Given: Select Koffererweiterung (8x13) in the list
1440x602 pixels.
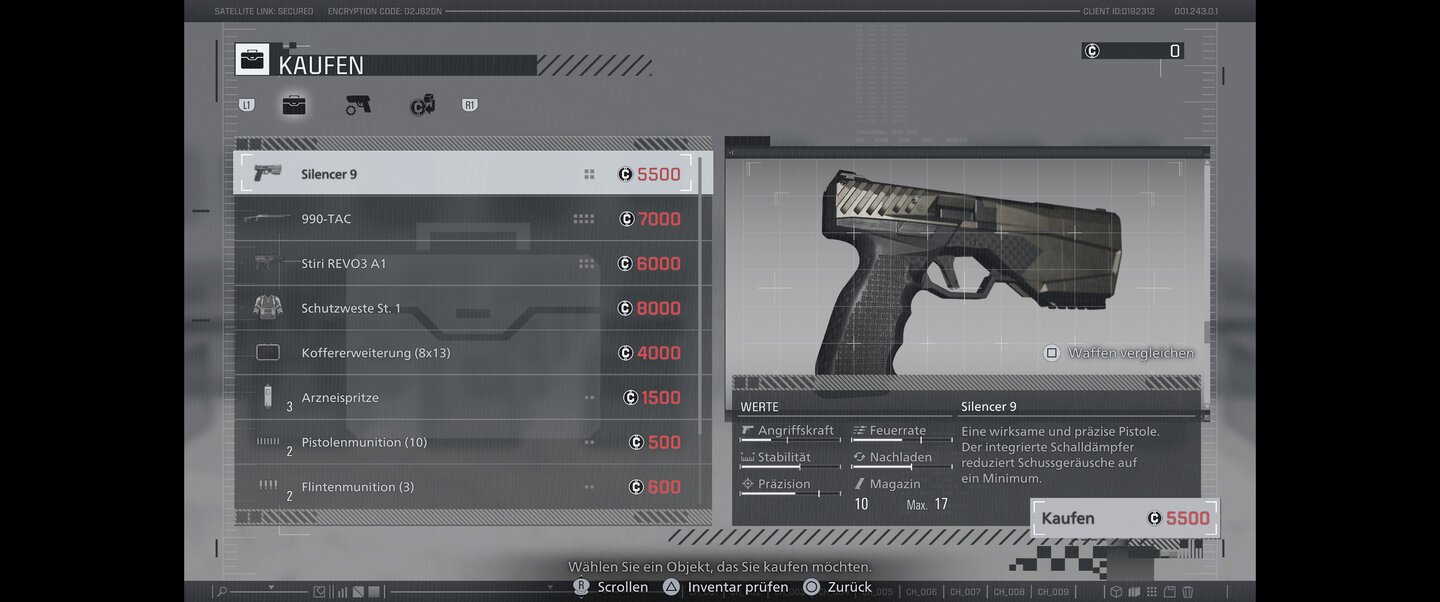Looking at the screenshot, I should 470,353.
